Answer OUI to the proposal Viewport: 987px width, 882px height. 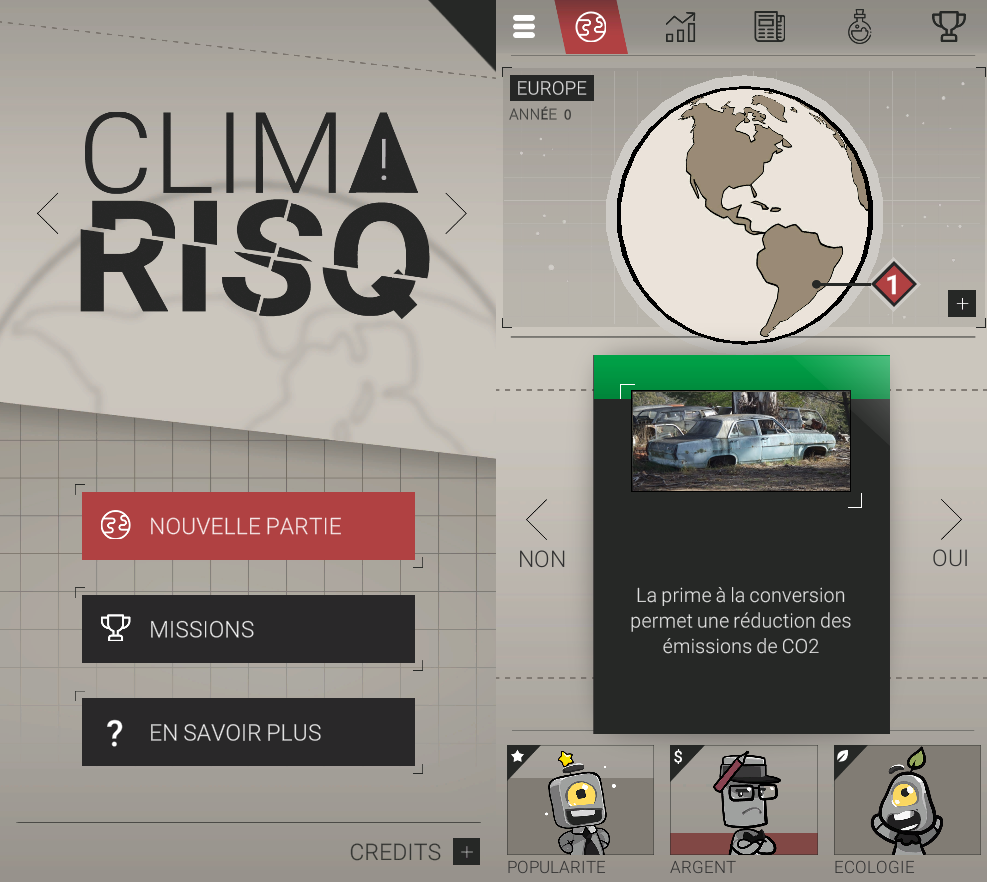pos(950,535)
